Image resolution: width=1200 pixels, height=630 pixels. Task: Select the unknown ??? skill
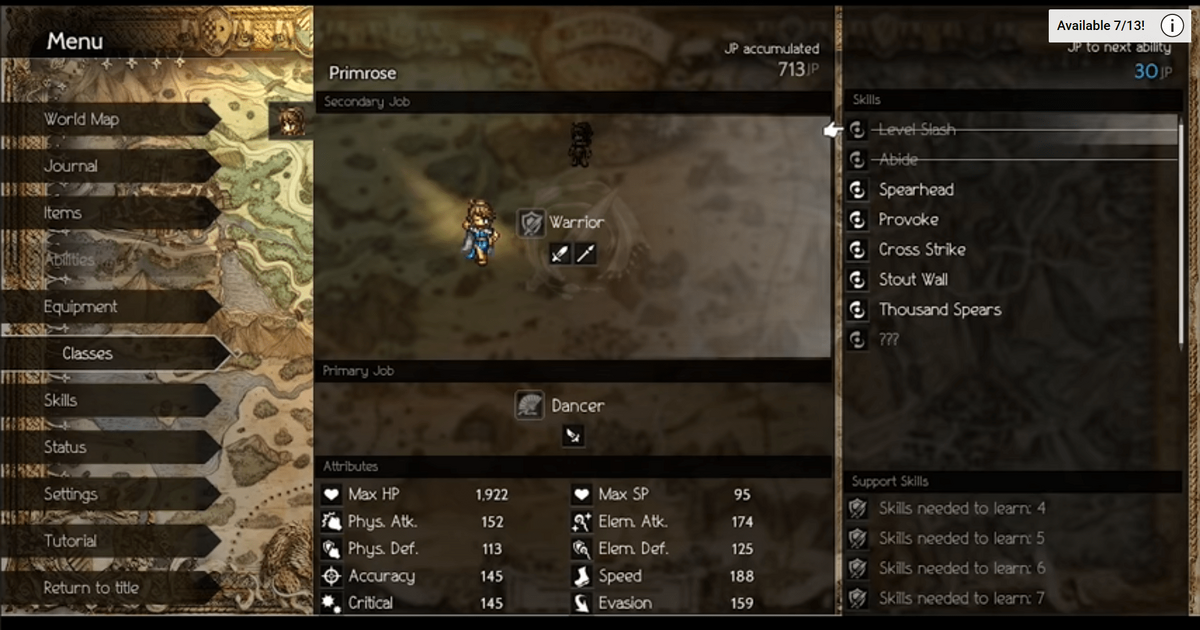[888, 340]
